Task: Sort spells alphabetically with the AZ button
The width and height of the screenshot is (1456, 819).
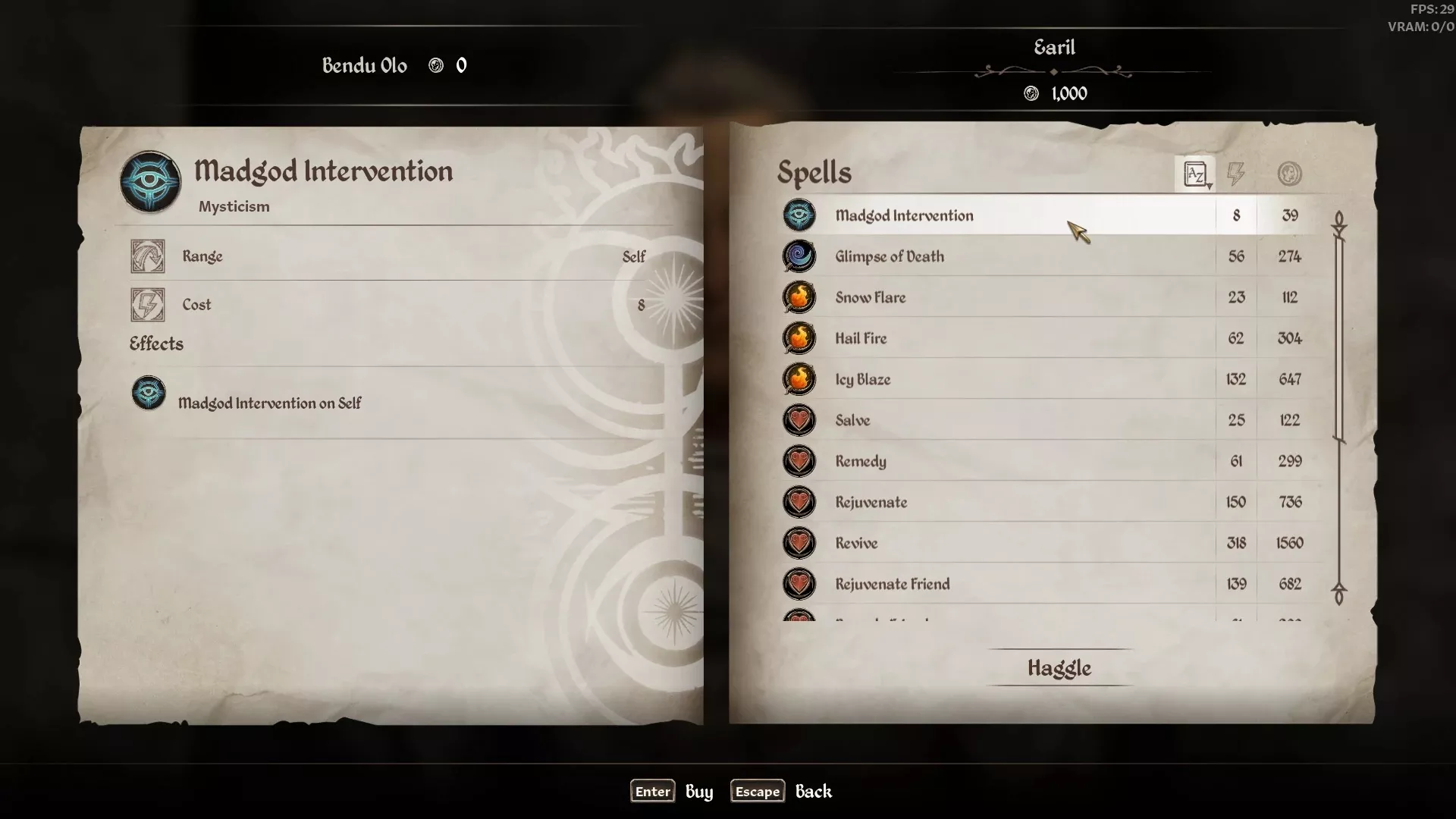Action: pos(1195,174)
